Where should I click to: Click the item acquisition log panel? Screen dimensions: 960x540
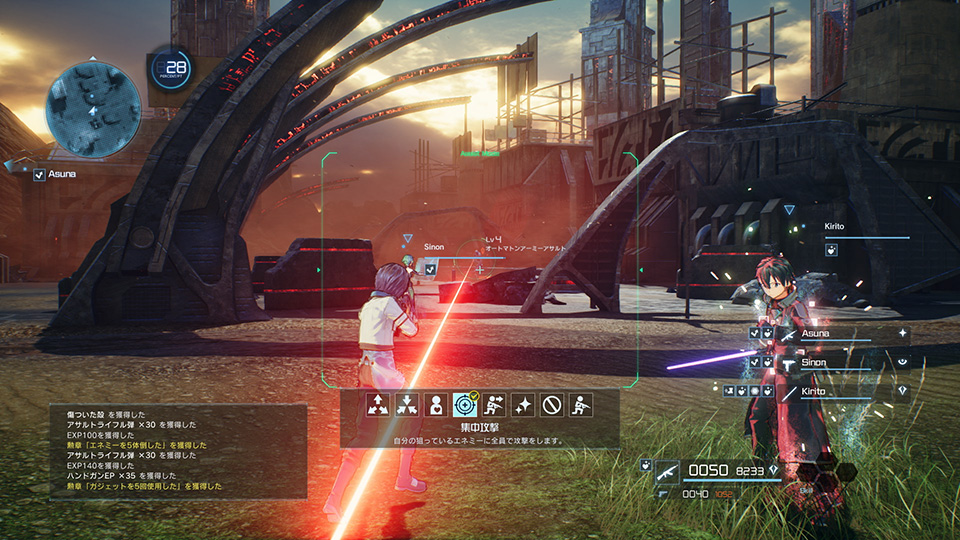click(x=178, y=451)
